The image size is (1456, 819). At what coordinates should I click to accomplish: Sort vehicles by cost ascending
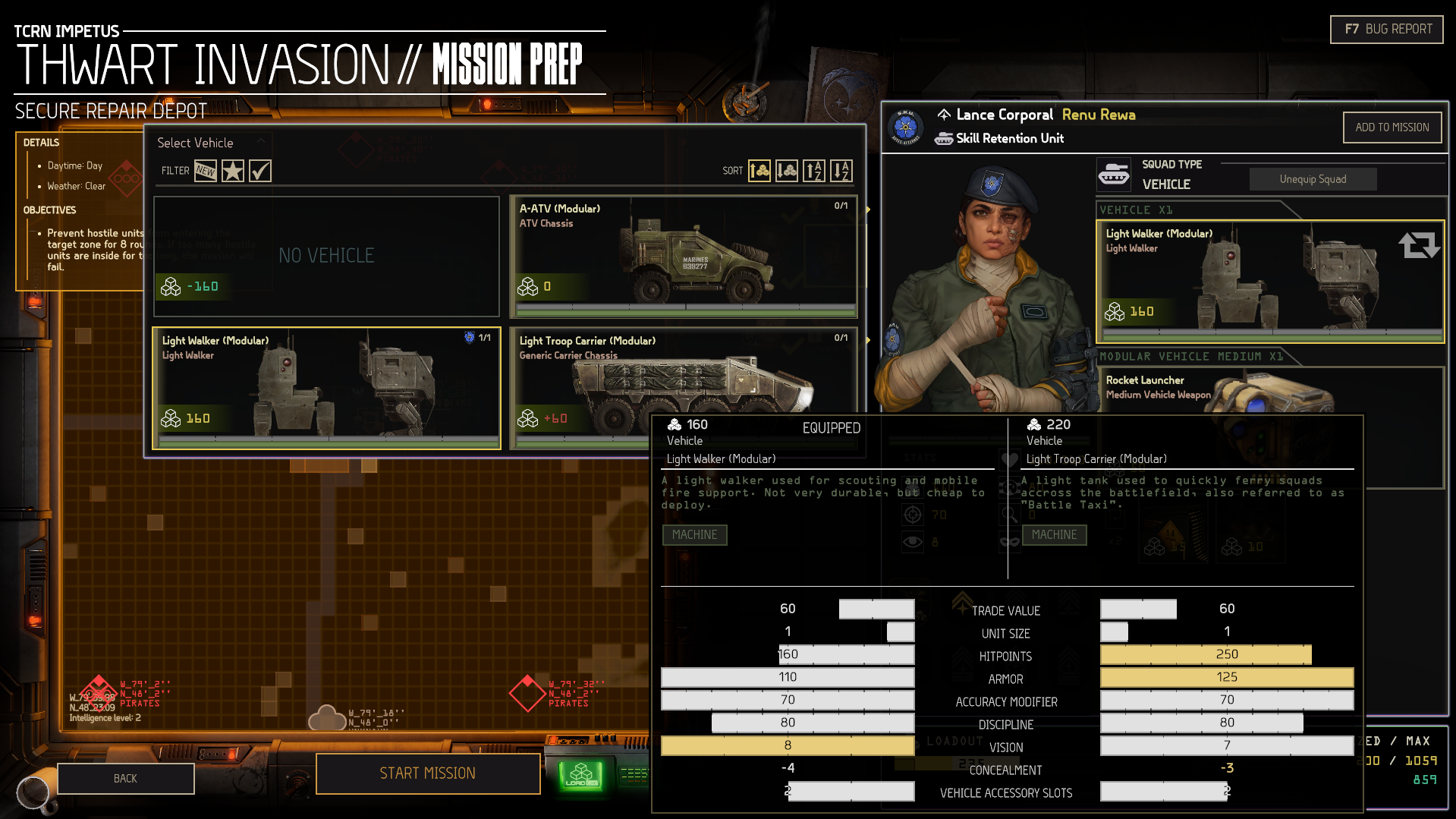[x=759, y=171]
